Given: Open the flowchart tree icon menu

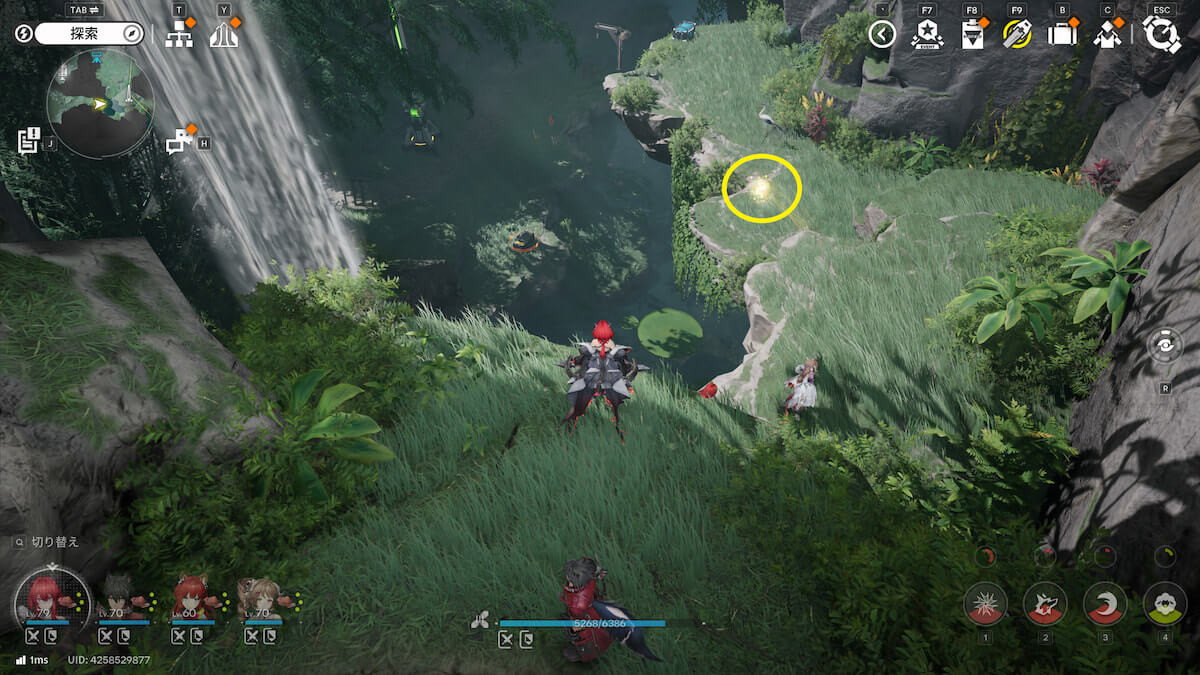Looking at the screenshot, I should click(x=179, y=35).
